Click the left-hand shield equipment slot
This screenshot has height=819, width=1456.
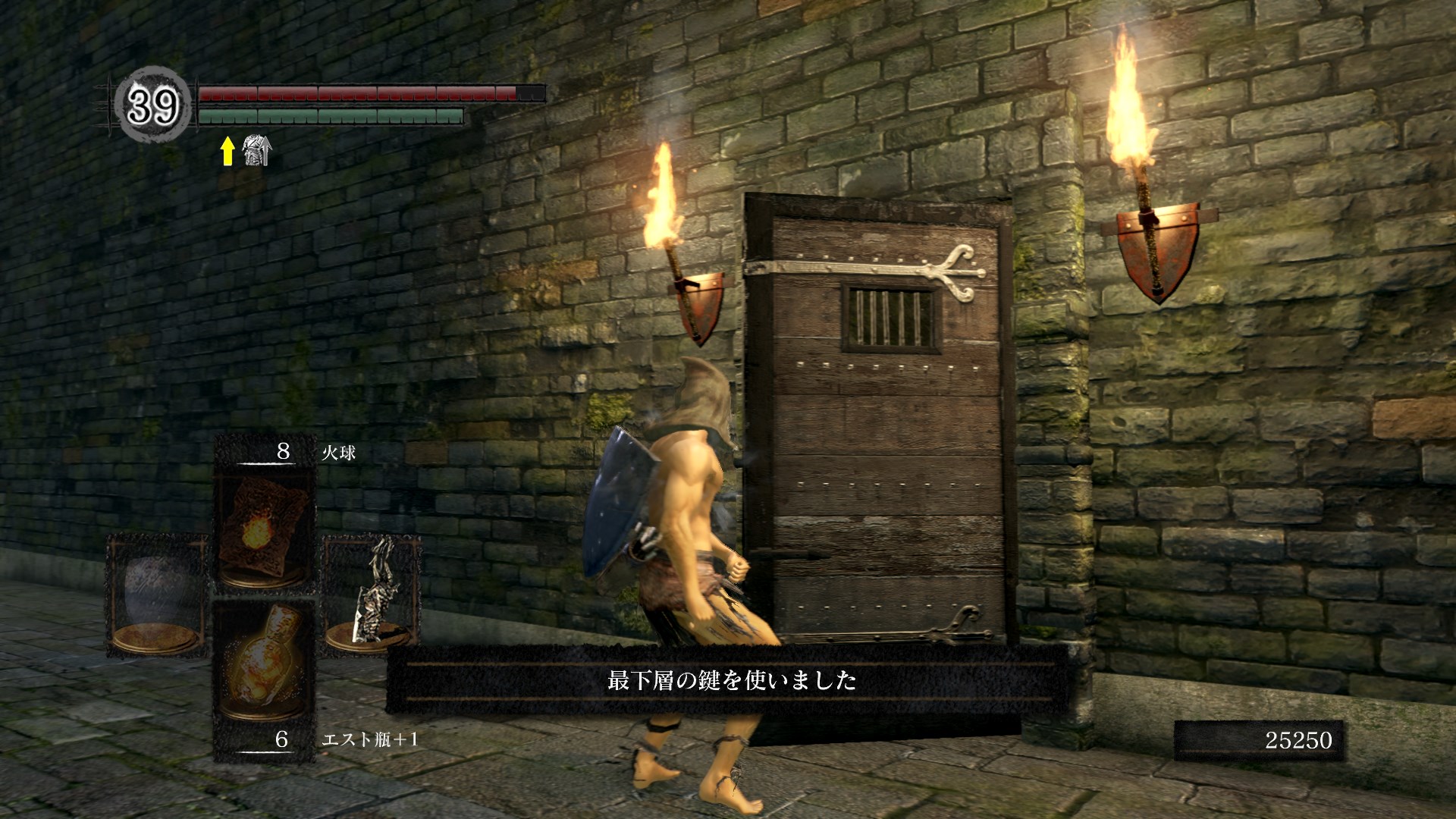point(158,595)
